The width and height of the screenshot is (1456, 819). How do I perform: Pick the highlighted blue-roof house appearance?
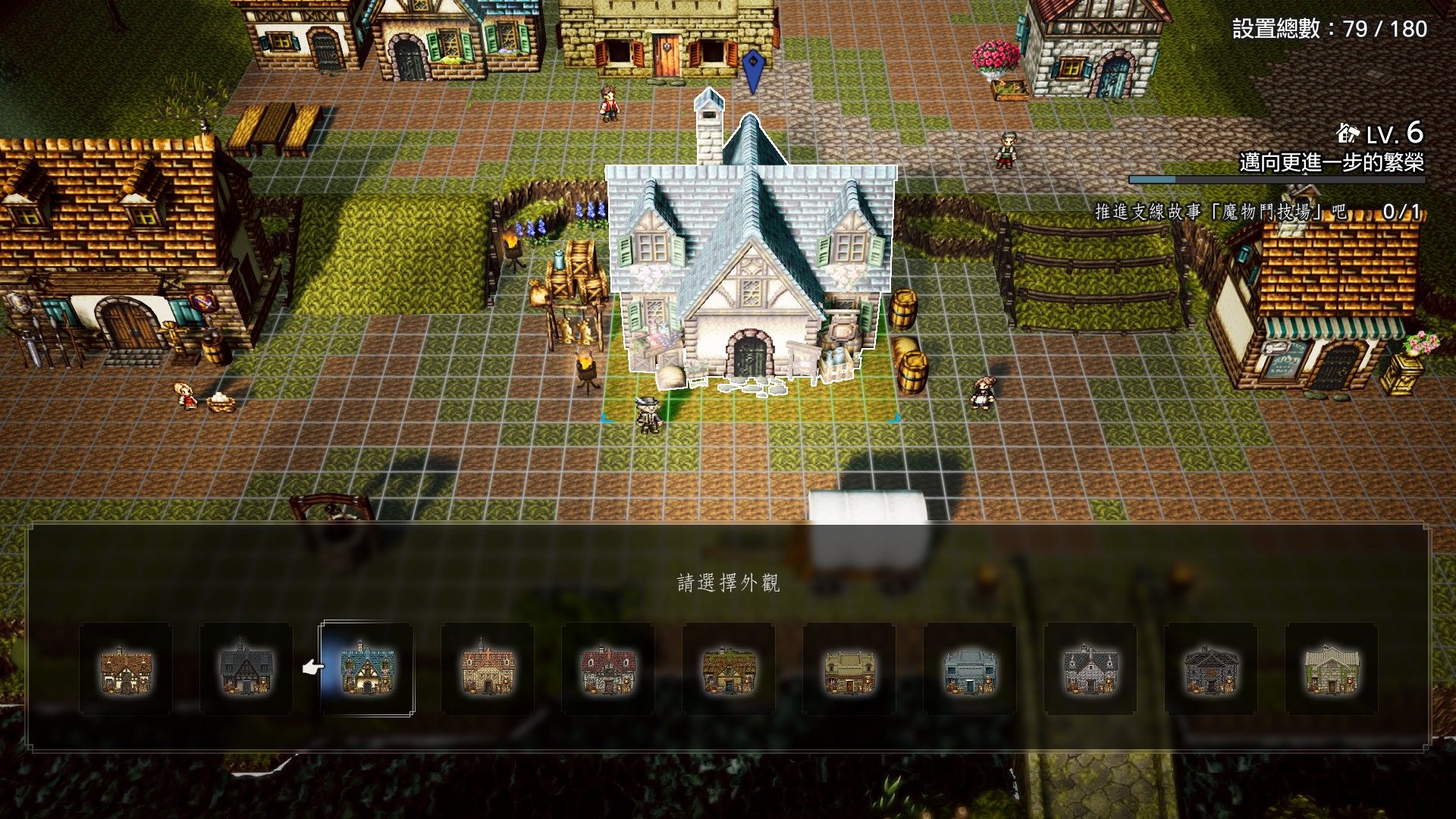click(367, 669)
